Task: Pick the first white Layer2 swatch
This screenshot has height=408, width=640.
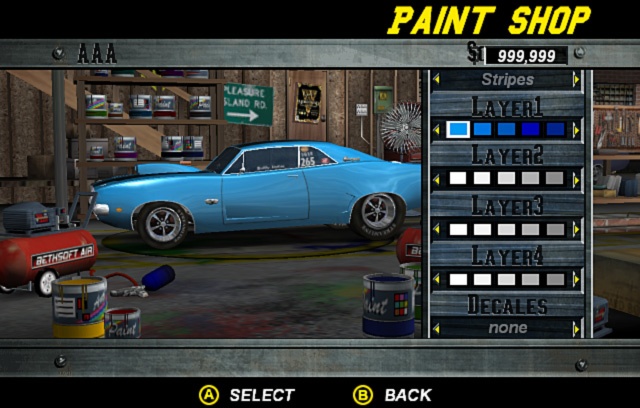Action: click(x=458, y=179)
